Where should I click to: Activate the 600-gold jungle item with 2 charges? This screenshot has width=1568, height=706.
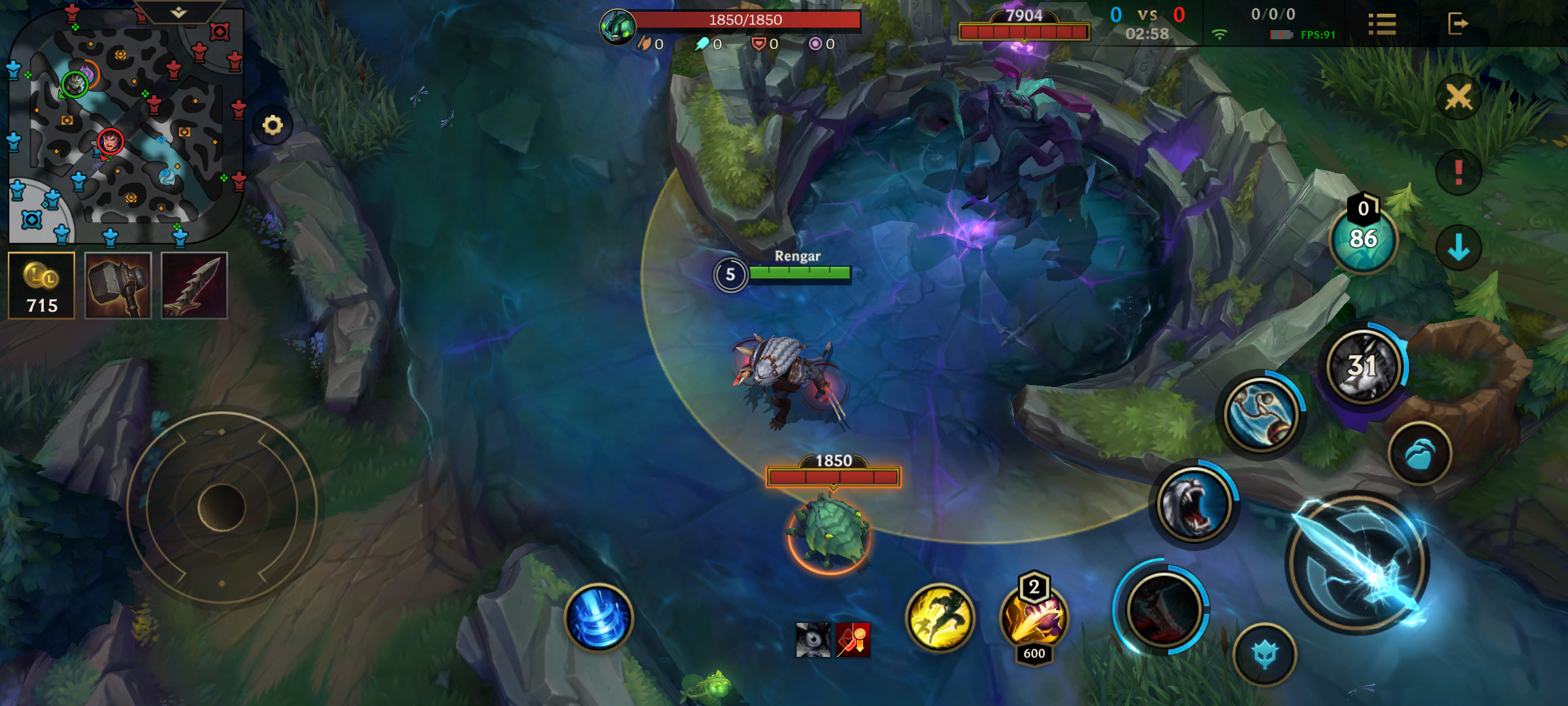click(x=1033, y=618)
